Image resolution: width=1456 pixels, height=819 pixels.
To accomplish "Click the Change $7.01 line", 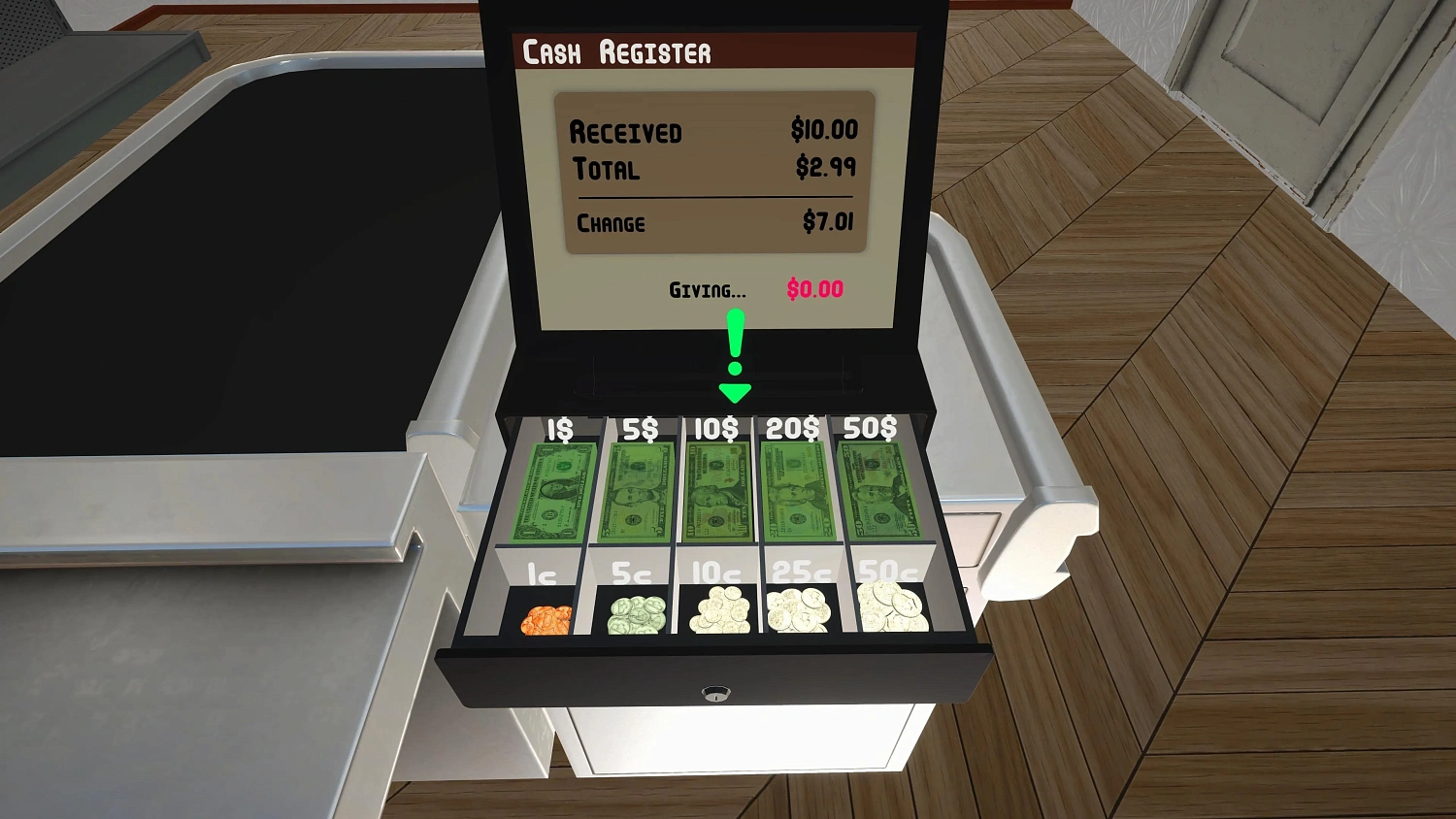I will (715, 222).
